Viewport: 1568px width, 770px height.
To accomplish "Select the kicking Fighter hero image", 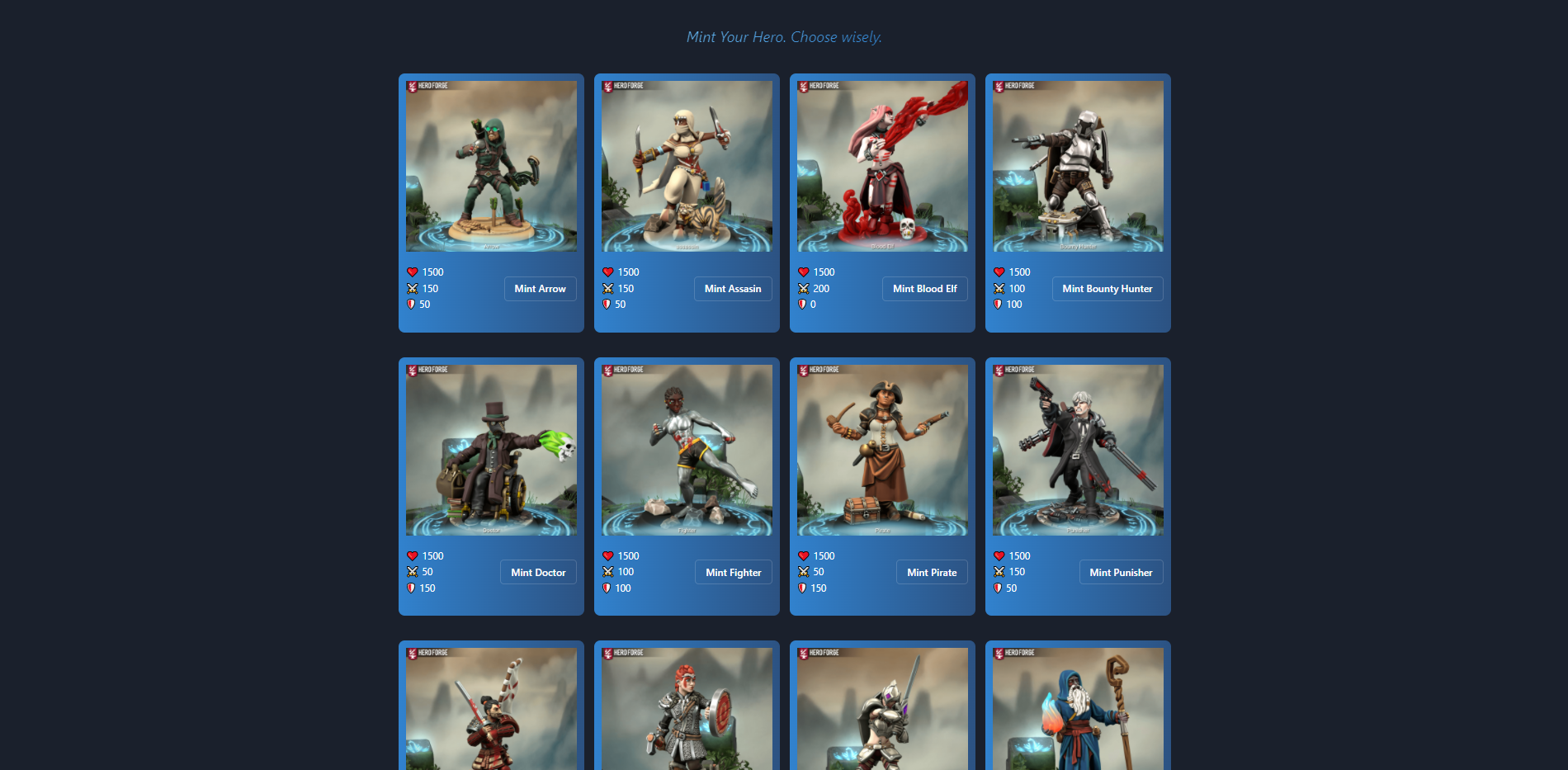I will pos(687,450).
